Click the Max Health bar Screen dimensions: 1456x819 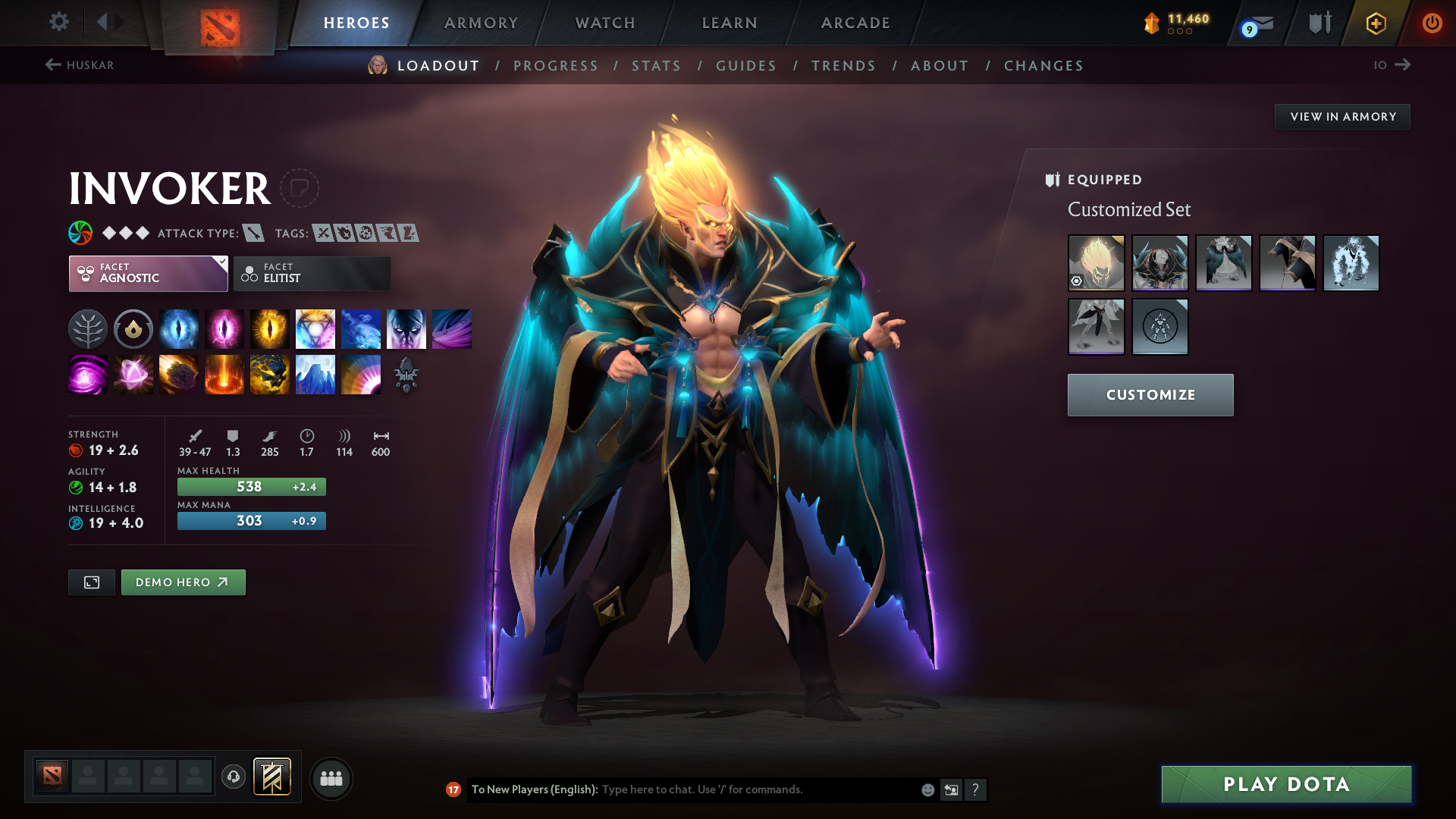coord(251,486)
